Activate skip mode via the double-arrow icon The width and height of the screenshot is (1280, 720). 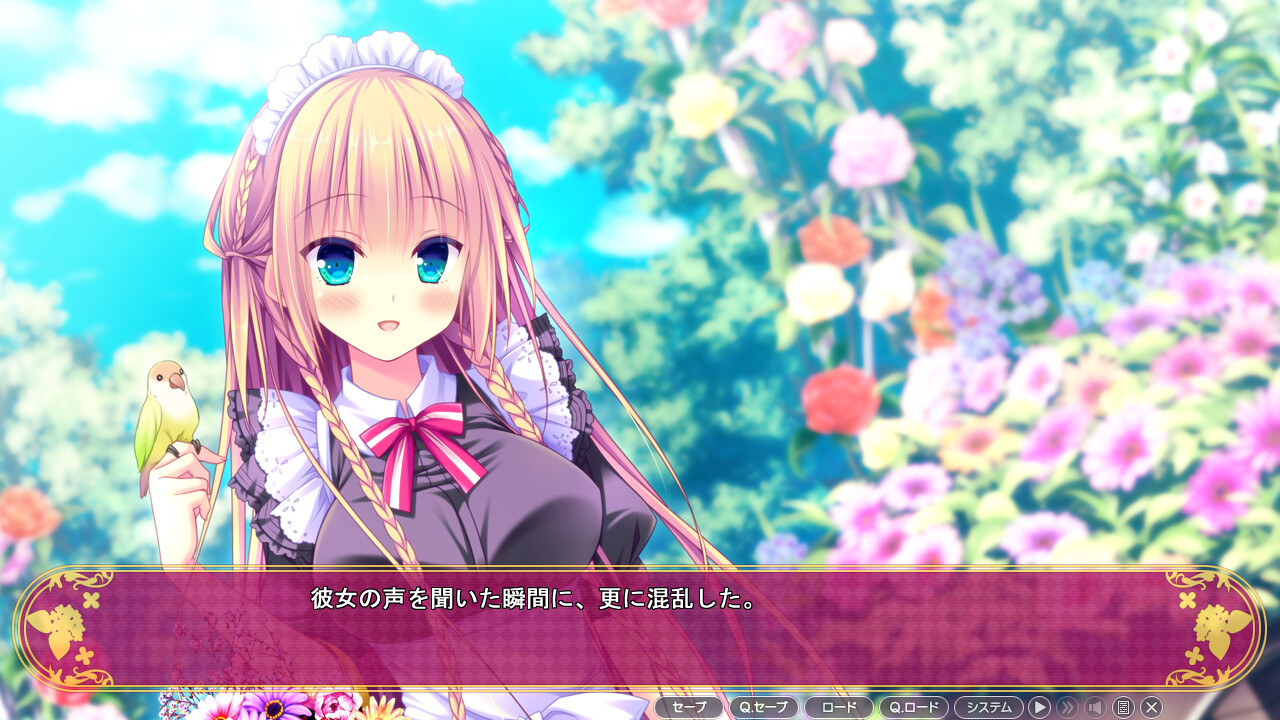click(1068, 707)
